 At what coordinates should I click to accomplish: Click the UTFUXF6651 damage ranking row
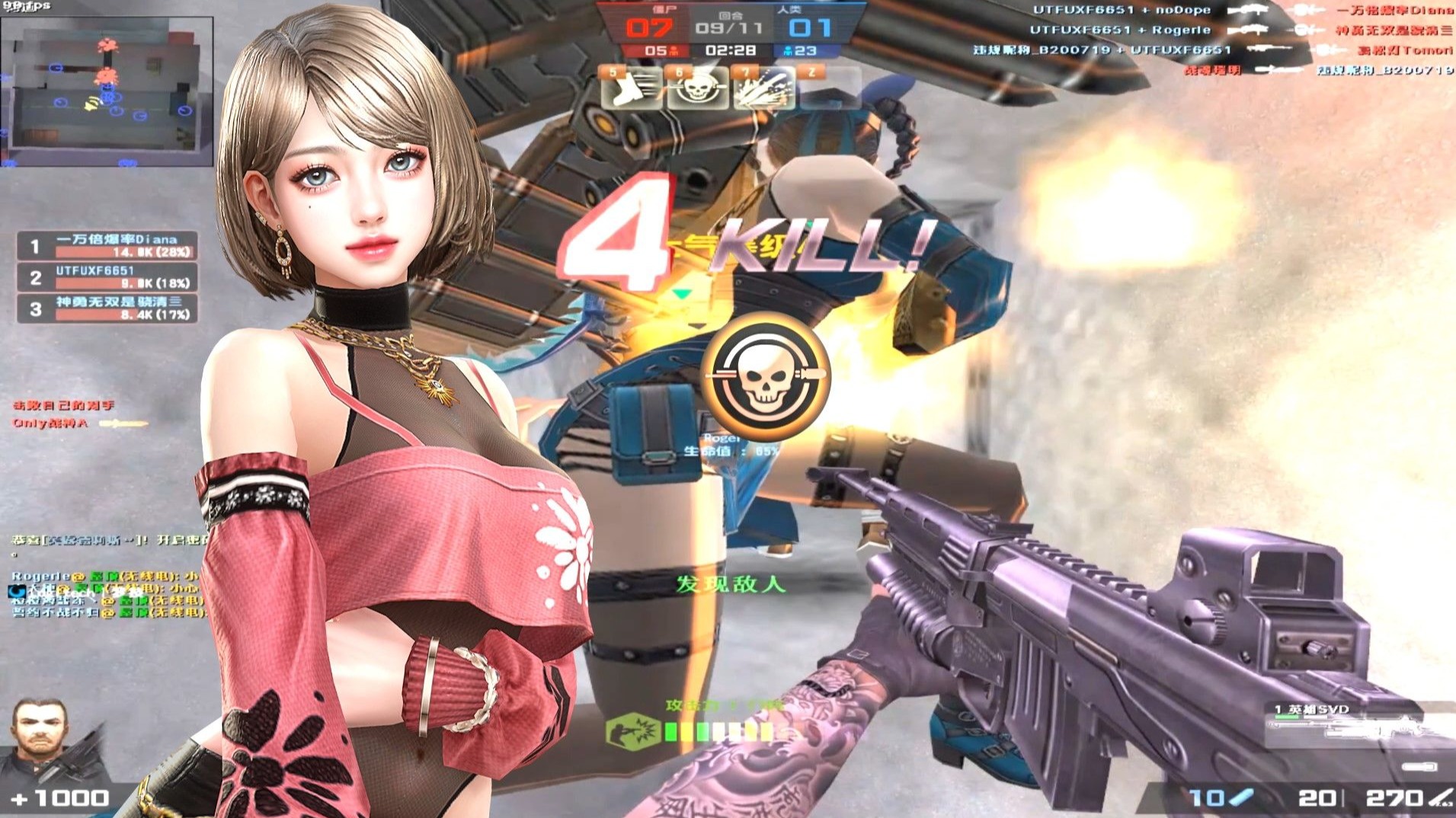(x=107, y=277)
